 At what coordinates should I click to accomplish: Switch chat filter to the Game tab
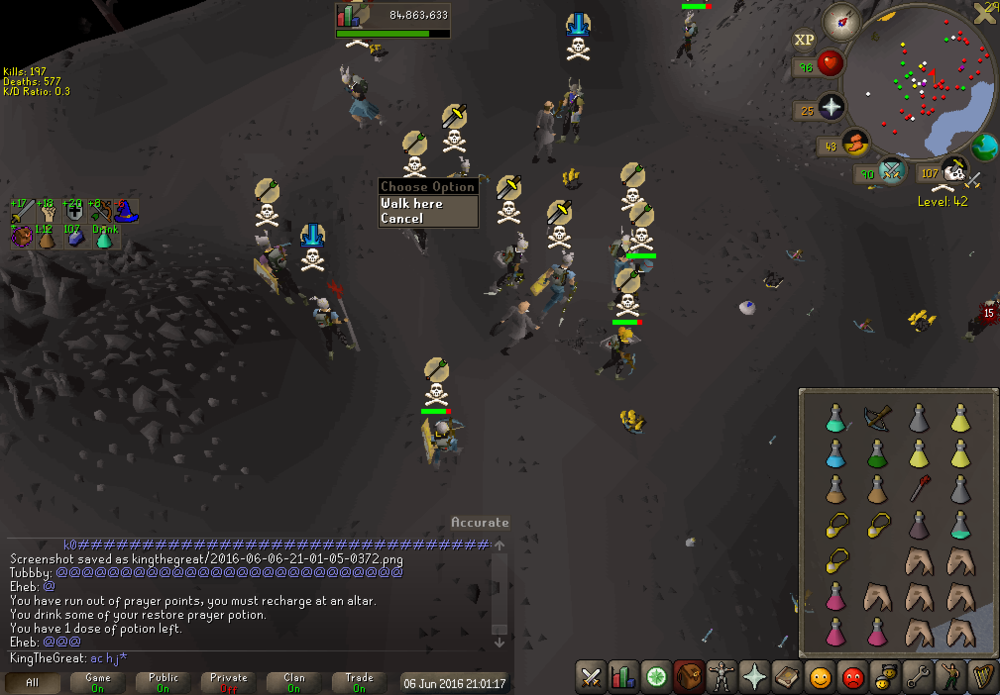pos(98,682)
